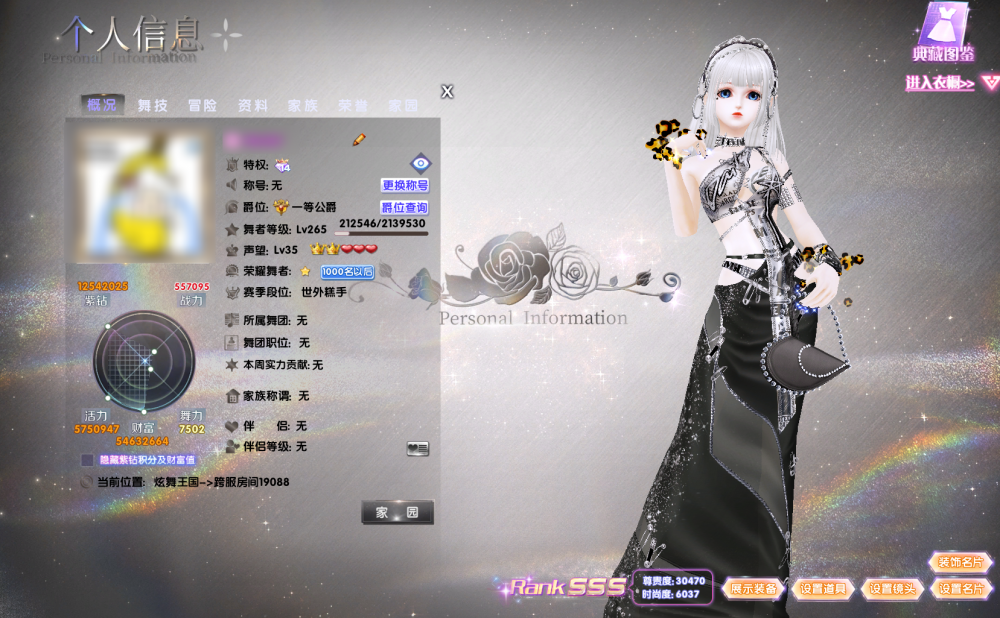
Task: Close the personal information panel
Action: 447,92
